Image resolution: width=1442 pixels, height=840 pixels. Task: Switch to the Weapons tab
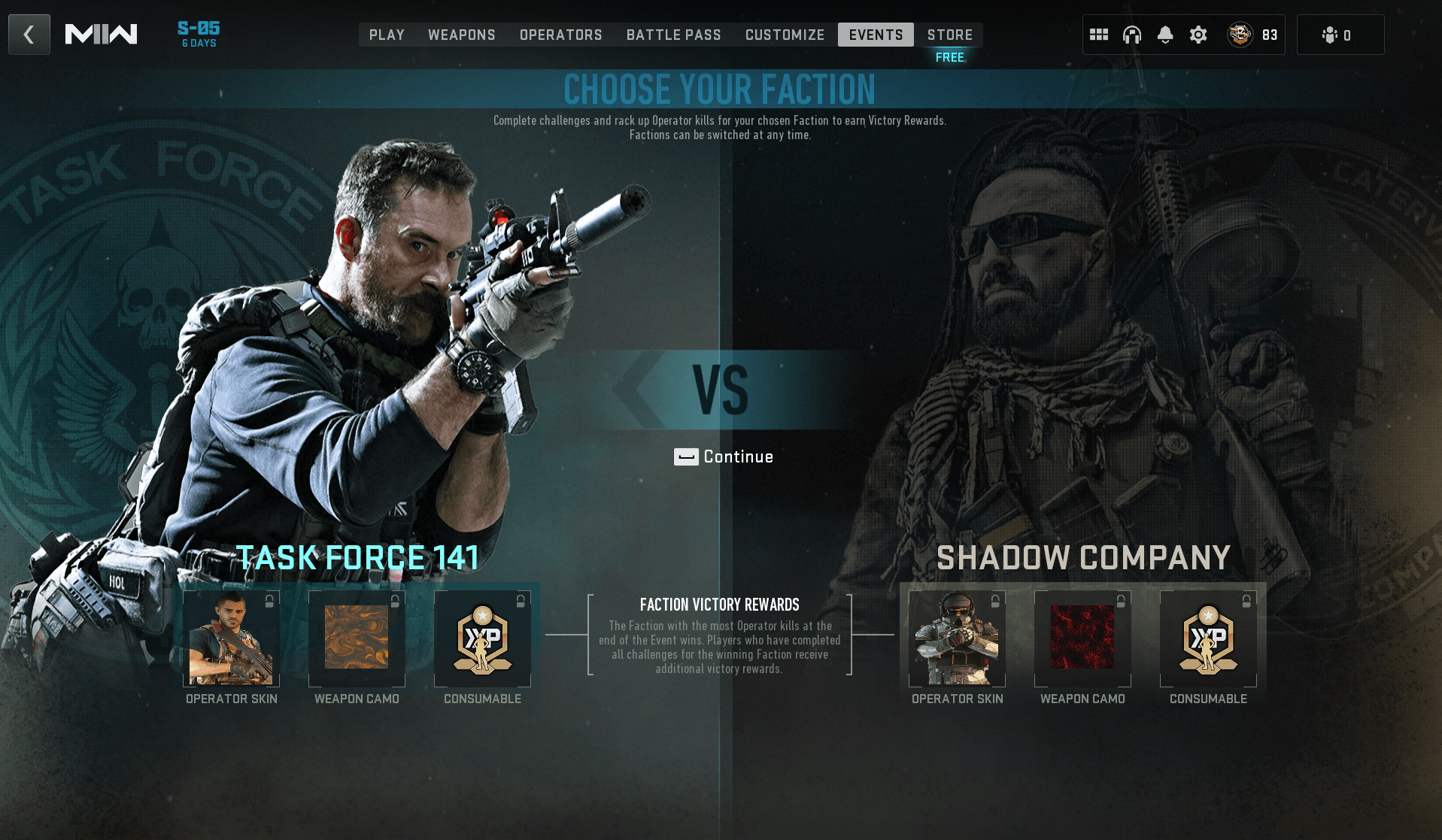pos(461,35)
